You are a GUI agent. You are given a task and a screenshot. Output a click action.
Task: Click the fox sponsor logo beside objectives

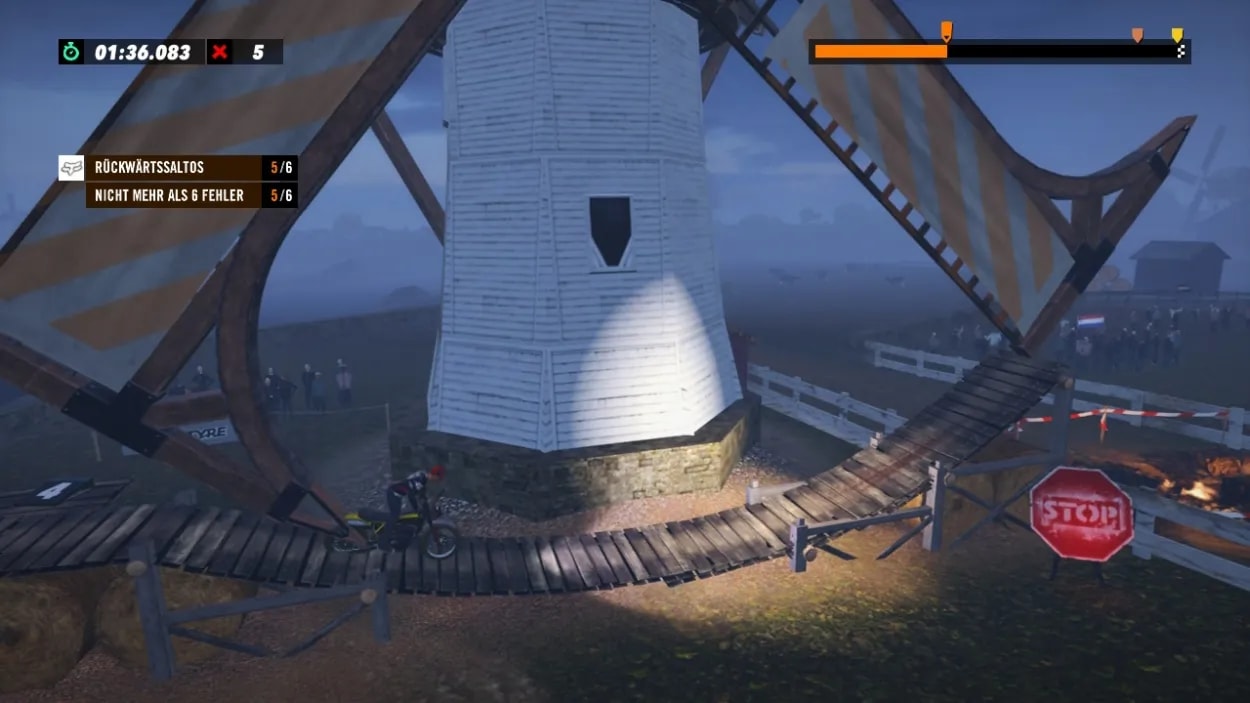click(71, 168)
